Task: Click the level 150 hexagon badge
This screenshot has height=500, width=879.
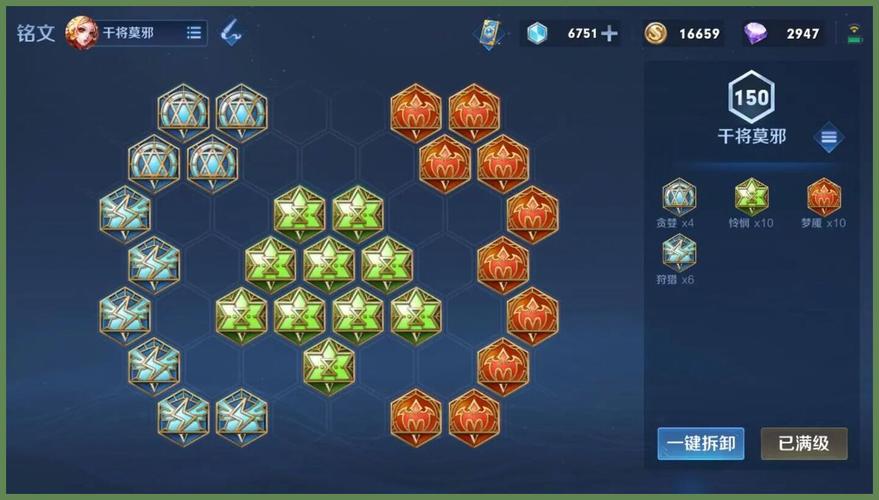Action: (751, 98)
